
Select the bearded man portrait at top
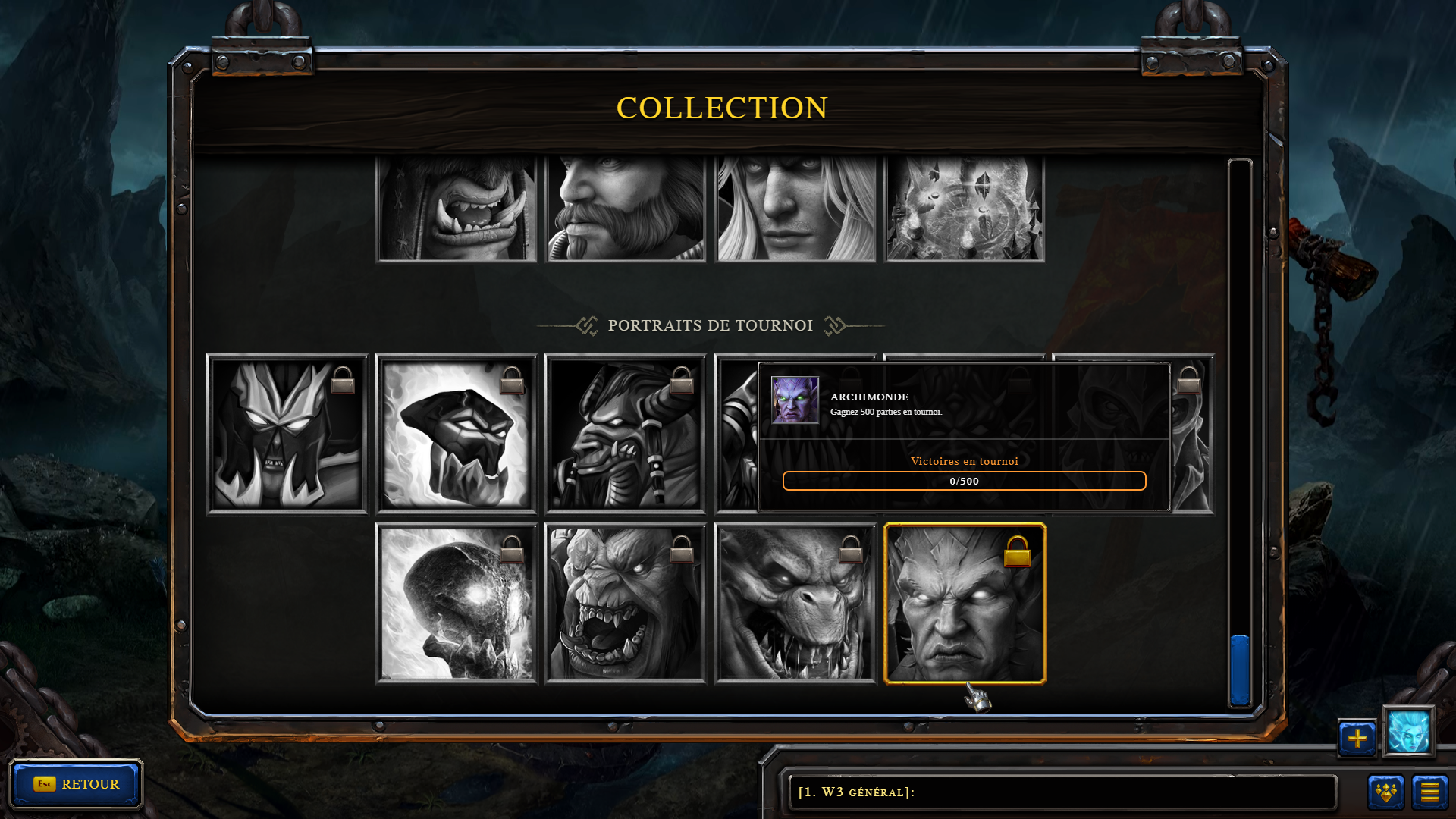(x=626, y=209)
